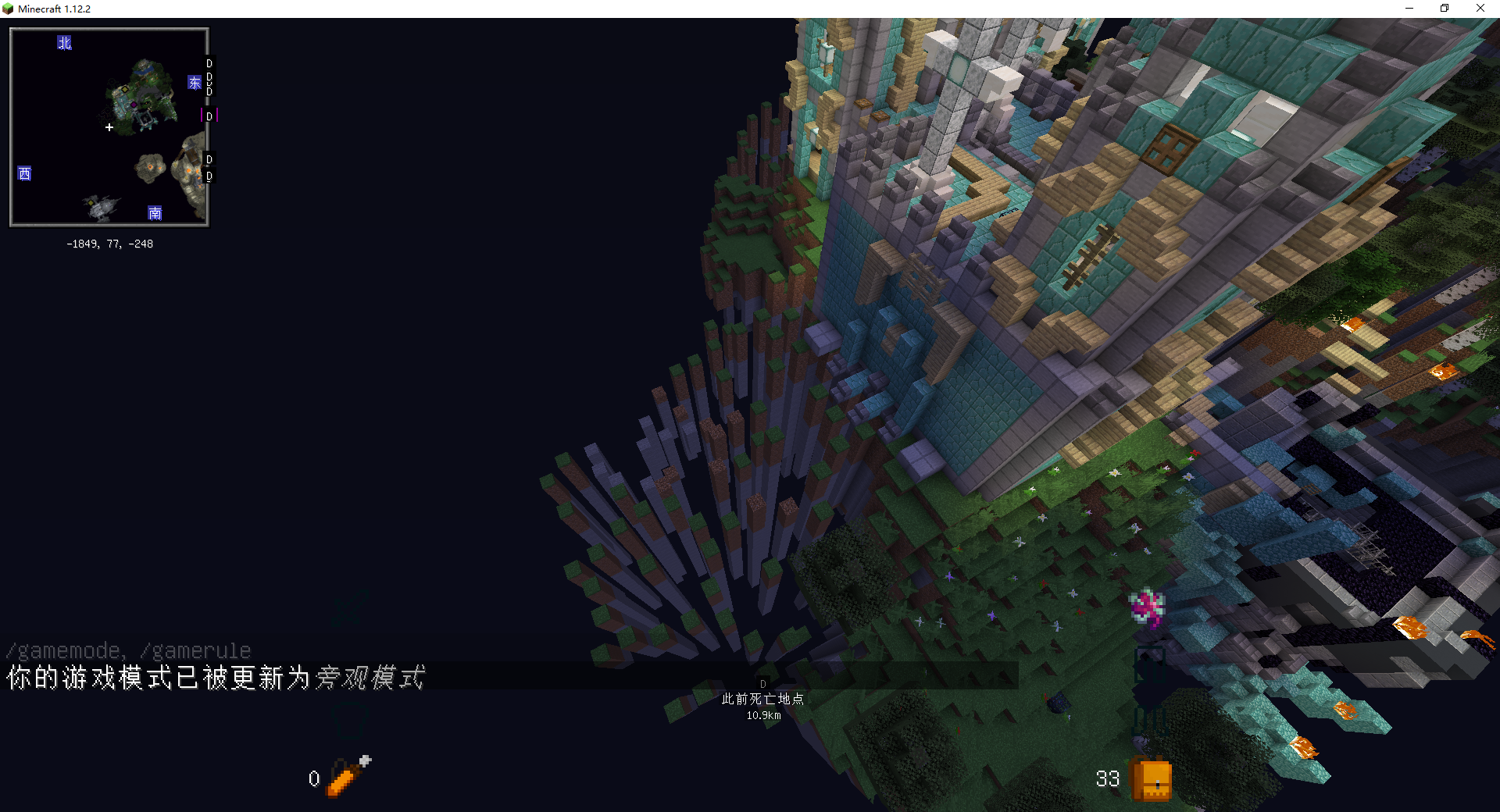Click the minimap preview in the top-left corner
The height and width of the screenshot is (812, 1500).
(109, 126)
